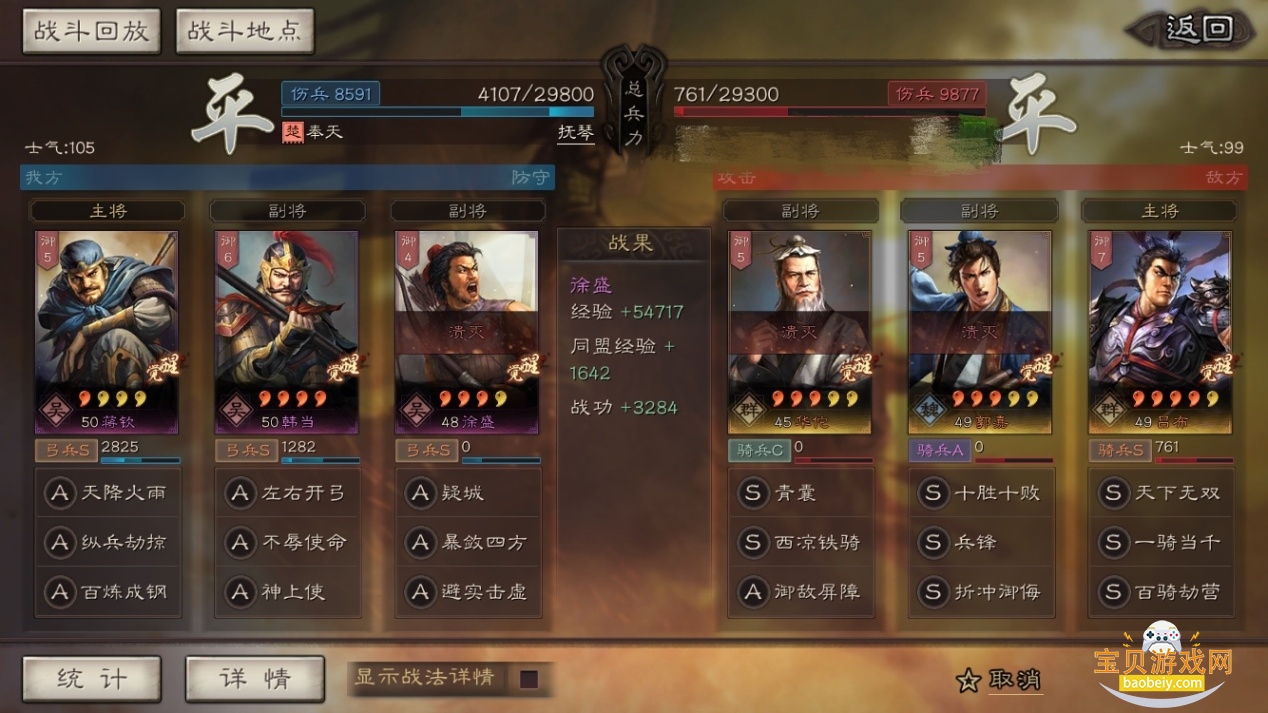Inspect the 天降火雨 skill

[x=108, y=492]
